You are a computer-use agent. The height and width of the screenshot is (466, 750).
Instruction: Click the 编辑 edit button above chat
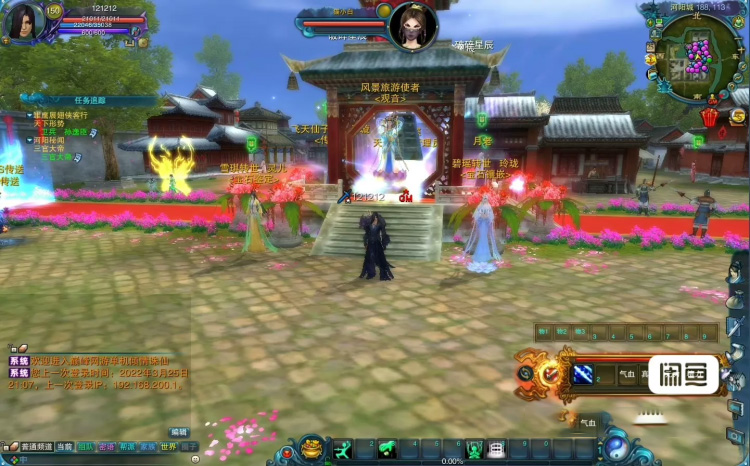(x=179, y=432)
